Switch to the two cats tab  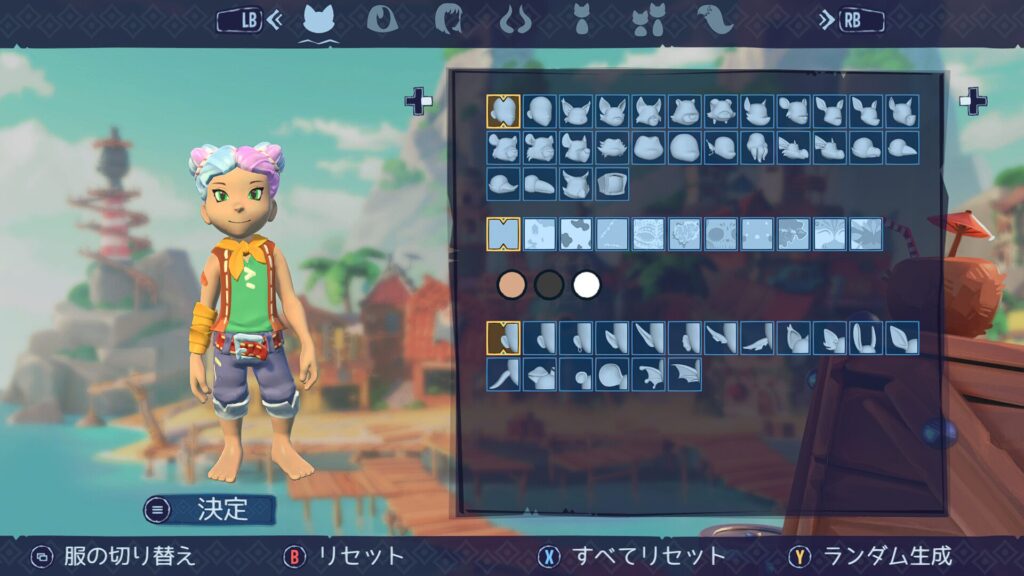coord(648,19)
